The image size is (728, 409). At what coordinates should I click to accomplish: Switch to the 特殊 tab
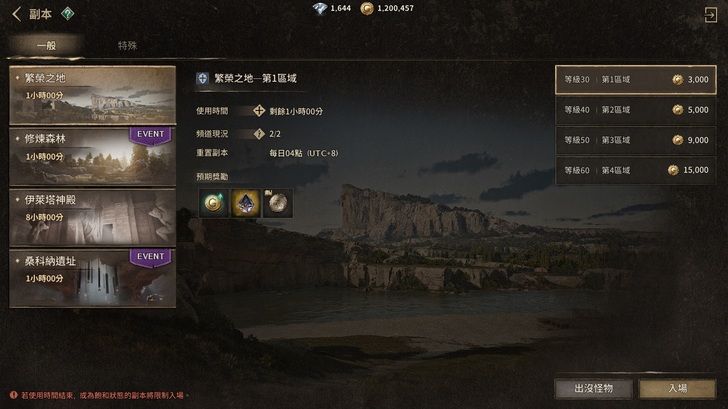point(128,46)
